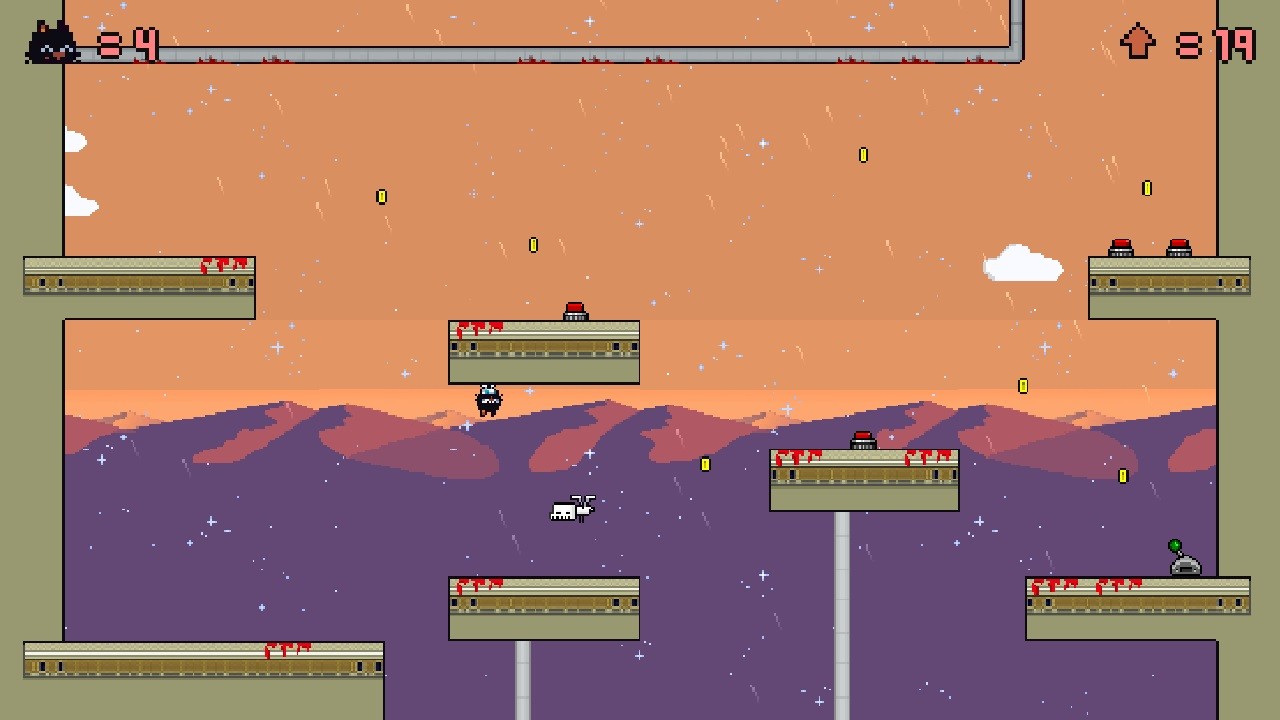Collect the coin floating above the mountains center
The height and width of the screenshot is (720, 1280).
705,463
